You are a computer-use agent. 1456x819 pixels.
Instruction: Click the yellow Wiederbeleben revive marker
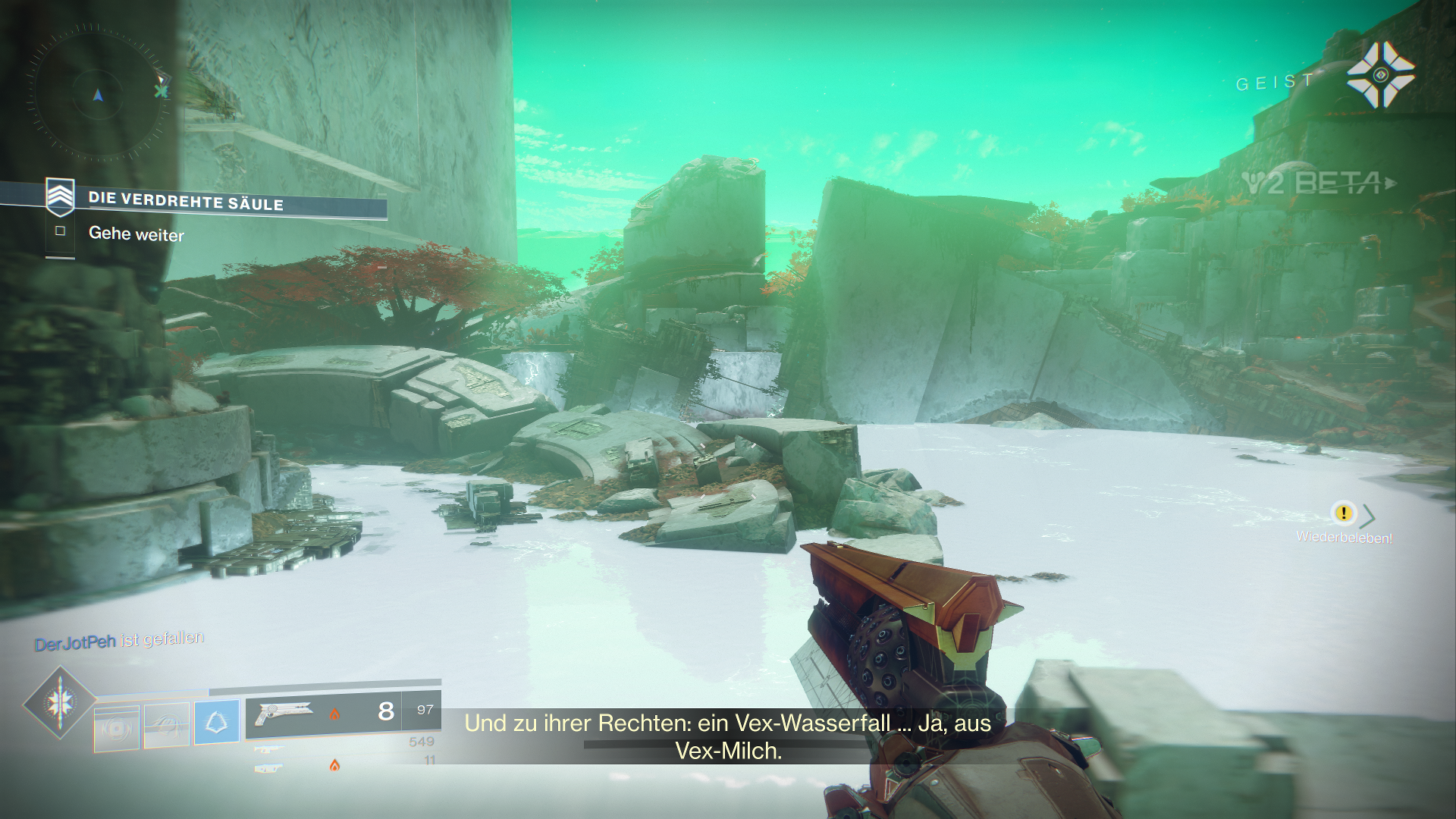click(x=1343, y=513)
